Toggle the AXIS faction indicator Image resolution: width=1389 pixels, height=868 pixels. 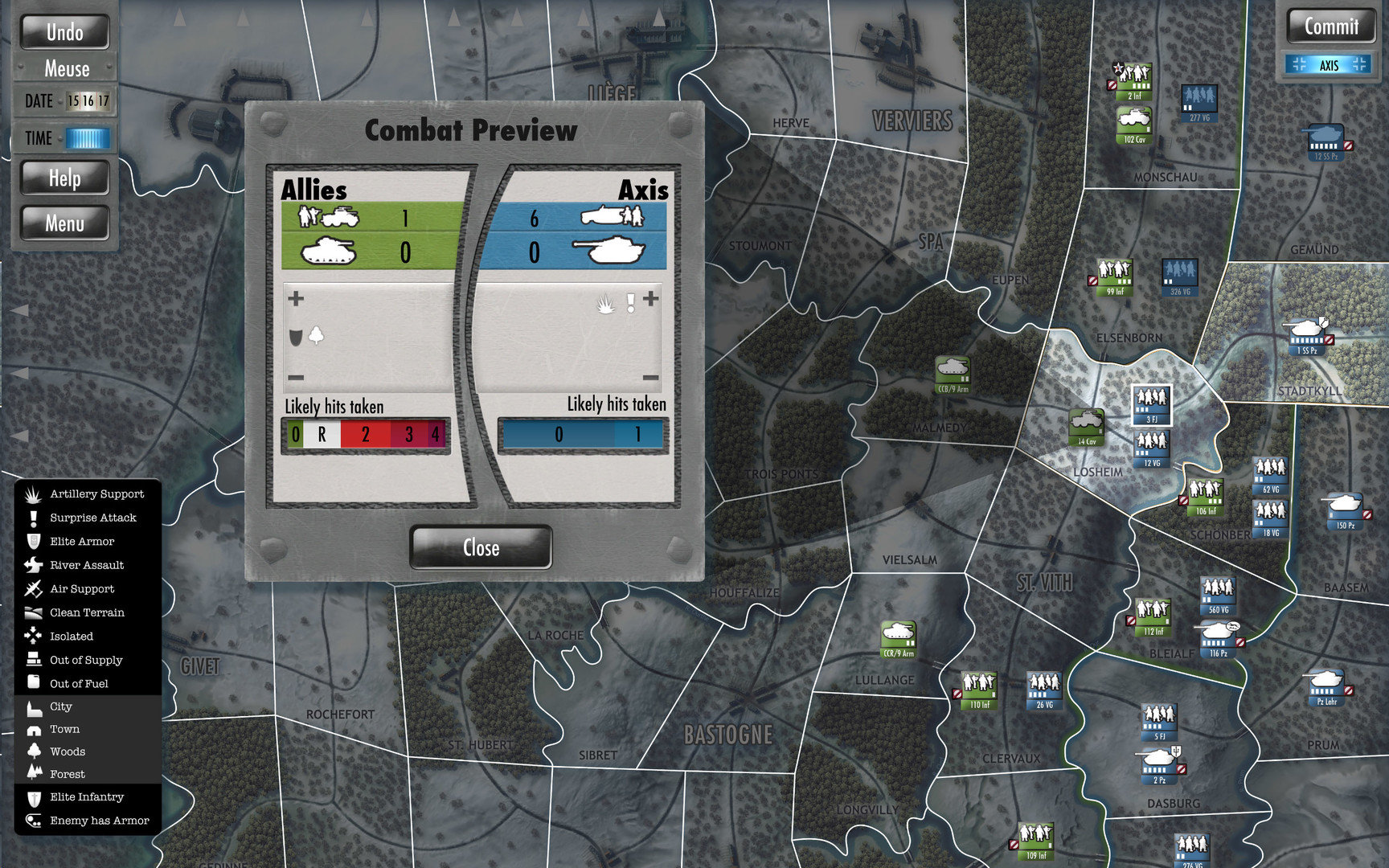(x=1329, y=64)
